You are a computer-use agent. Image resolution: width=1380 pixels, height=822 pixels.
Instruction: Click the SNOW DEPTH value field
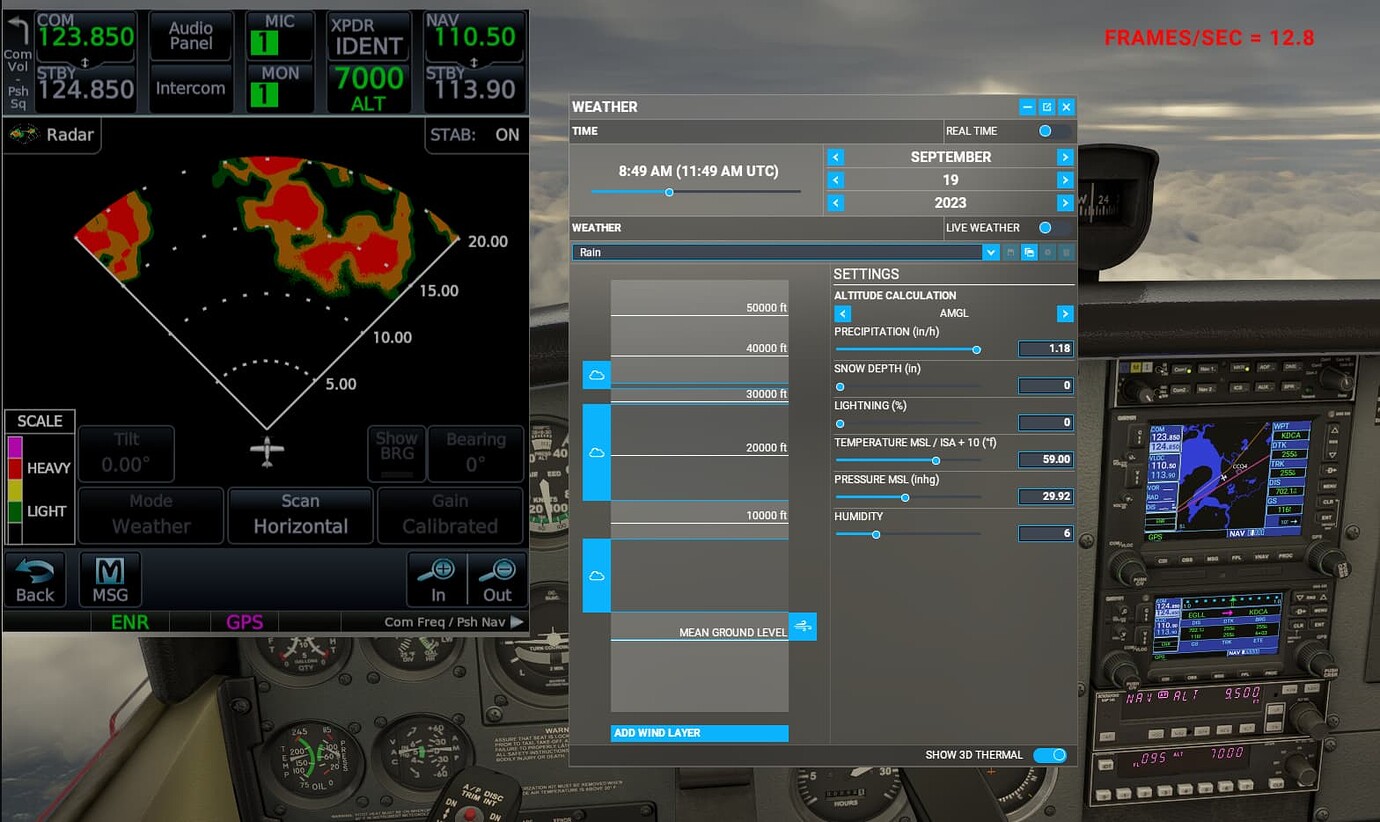1045,385
